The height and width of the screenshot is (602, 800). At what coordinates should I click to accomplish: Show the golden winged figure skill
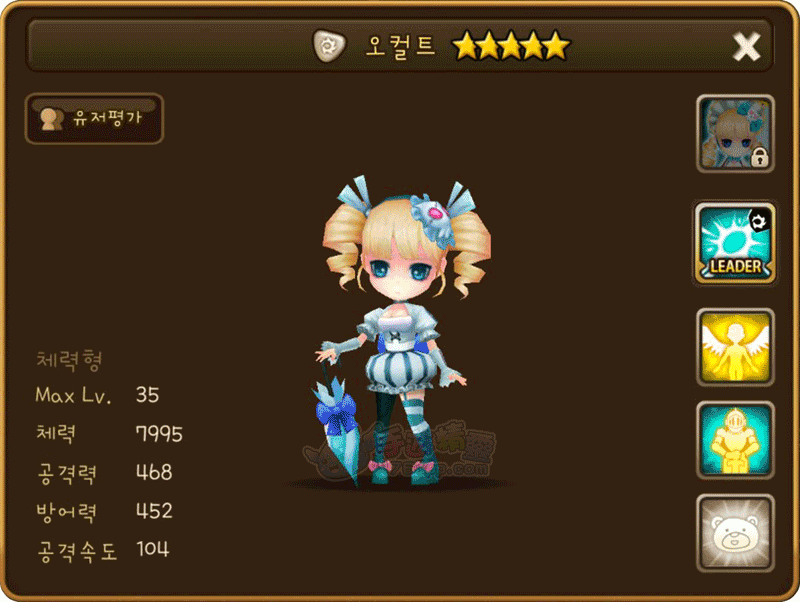tap(735, 347)
